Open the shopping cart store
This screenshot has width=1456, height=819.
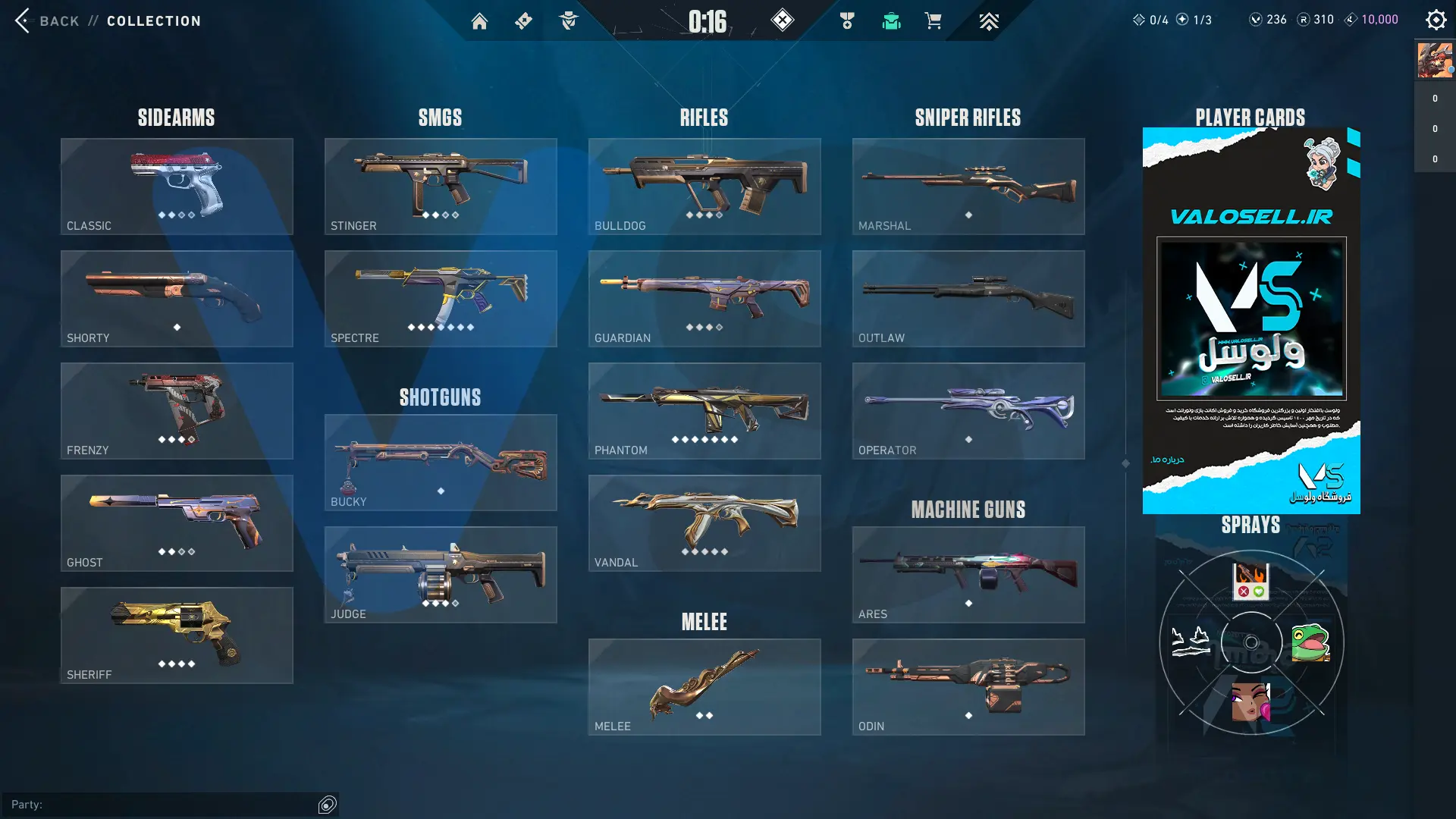[933, 21]
